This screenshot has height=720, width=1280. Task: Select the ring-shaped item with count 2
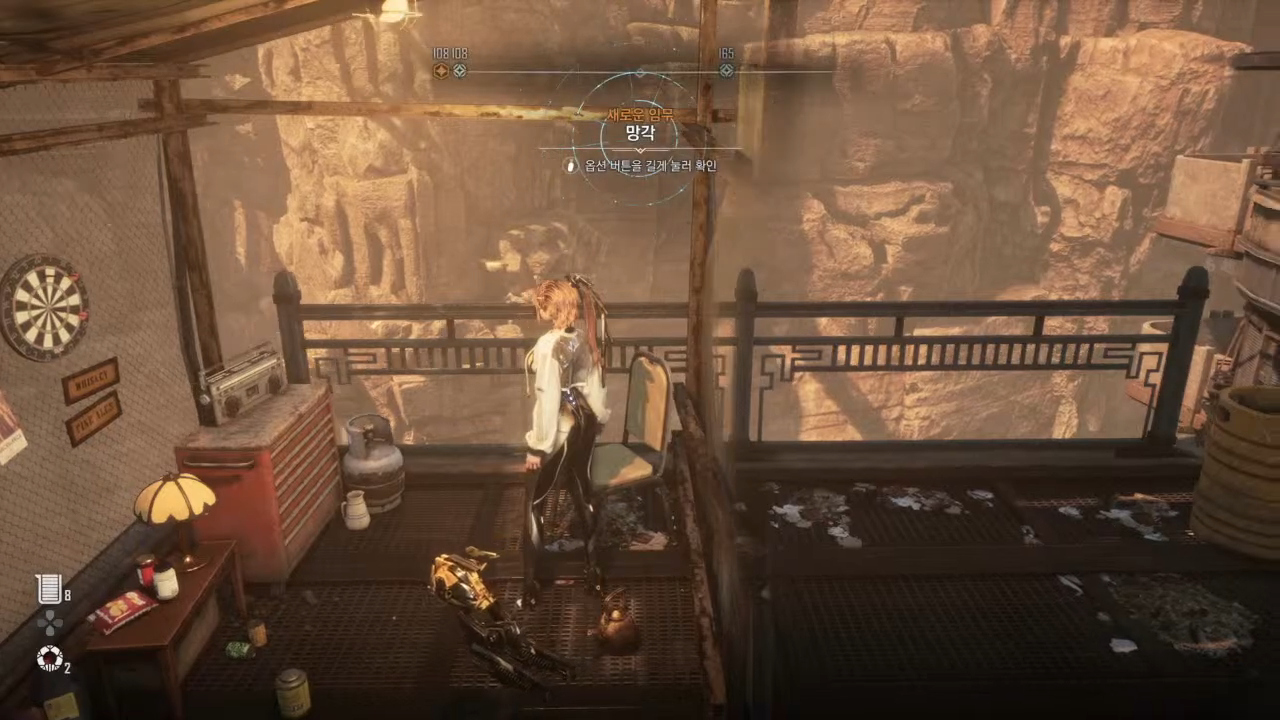49,658
